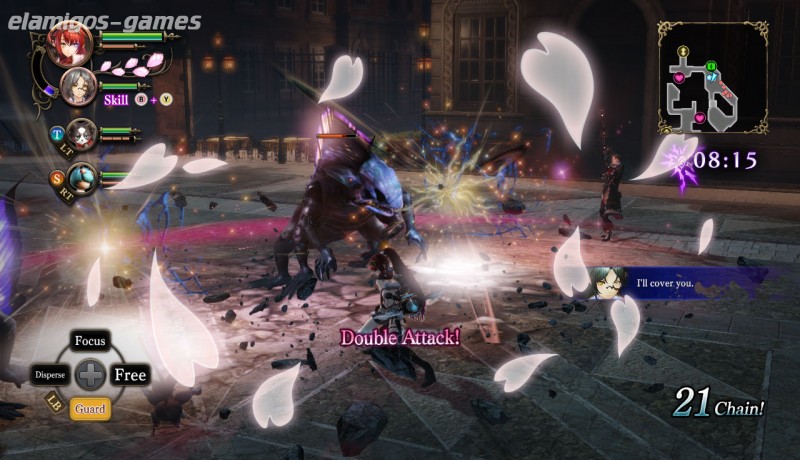Image resolution: width=800 pixels, height=460 pixels.
Task: Select the grey-haired partner with glasses portrait
Action: point(77,87)
